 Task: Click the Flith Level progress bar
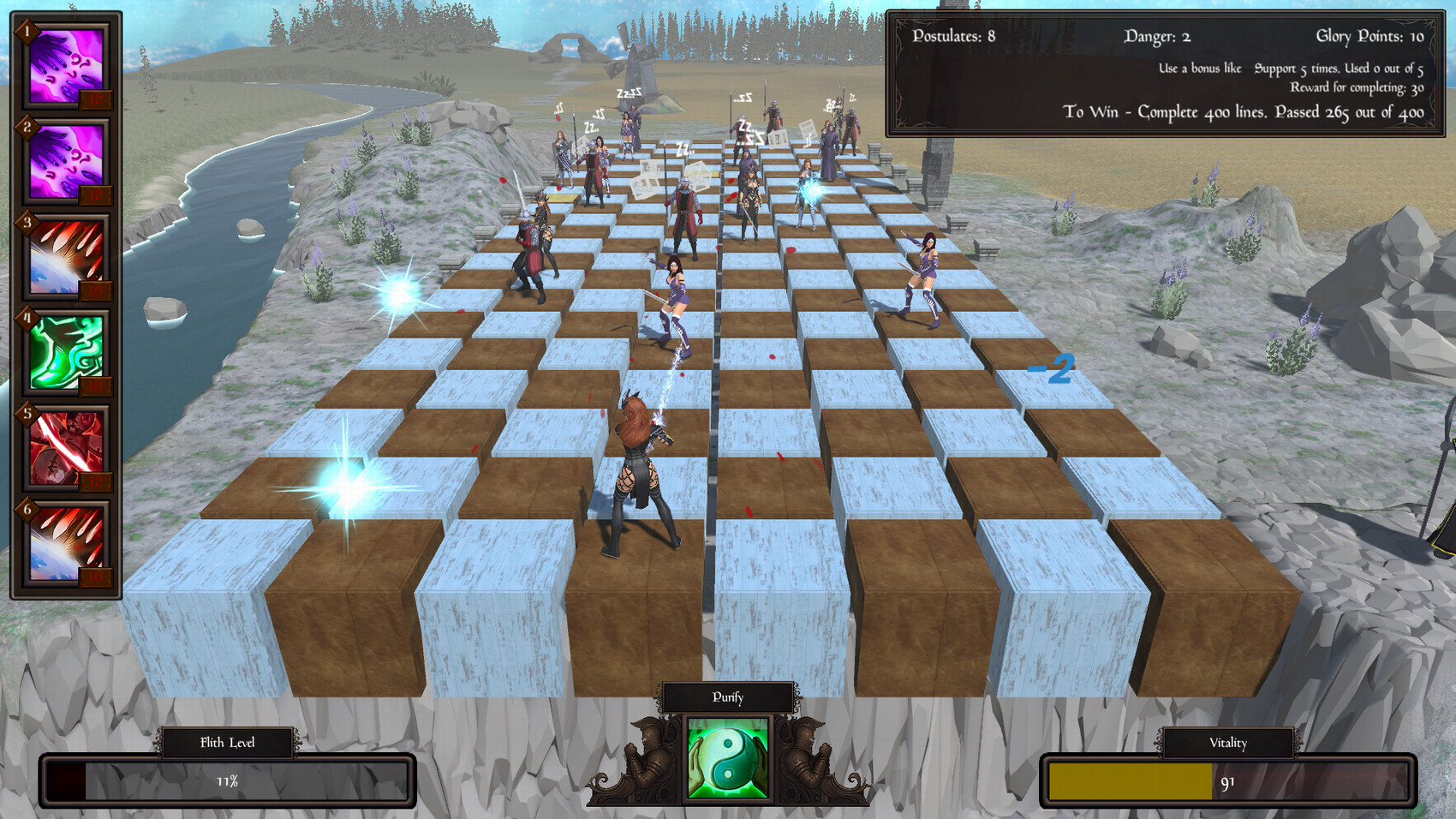(227, 780)
